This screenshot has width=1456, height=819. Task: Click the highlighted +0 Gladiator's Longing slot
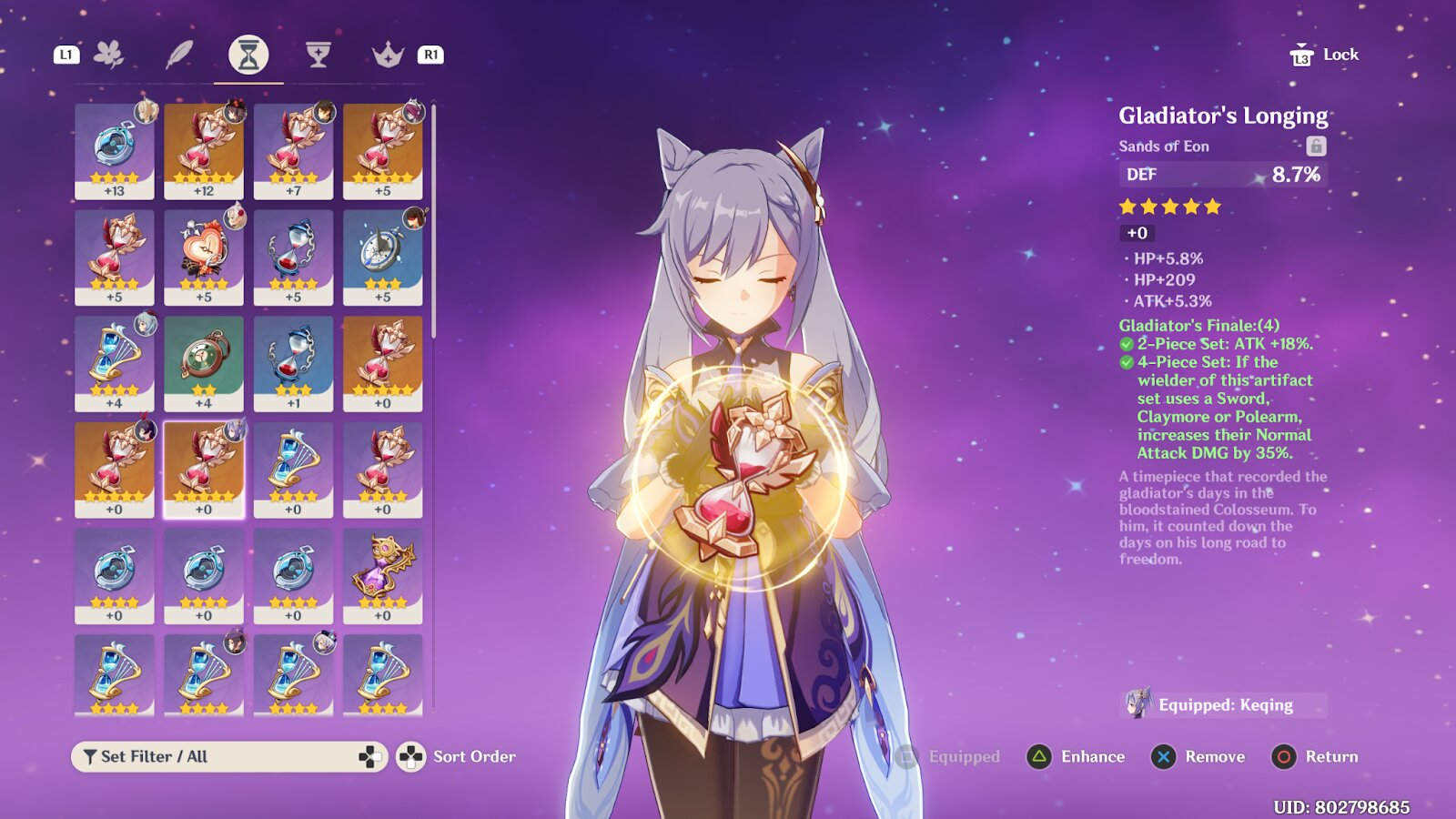(204, 469)
